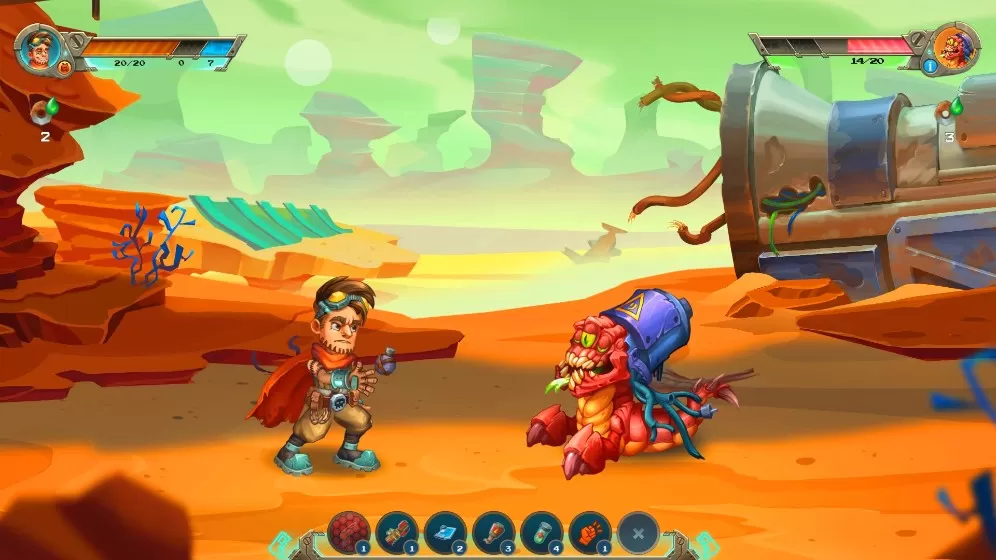Screen dimensions: 996x560
Task: Click the grey X button in hotbar
Action: tap(638, 532)
